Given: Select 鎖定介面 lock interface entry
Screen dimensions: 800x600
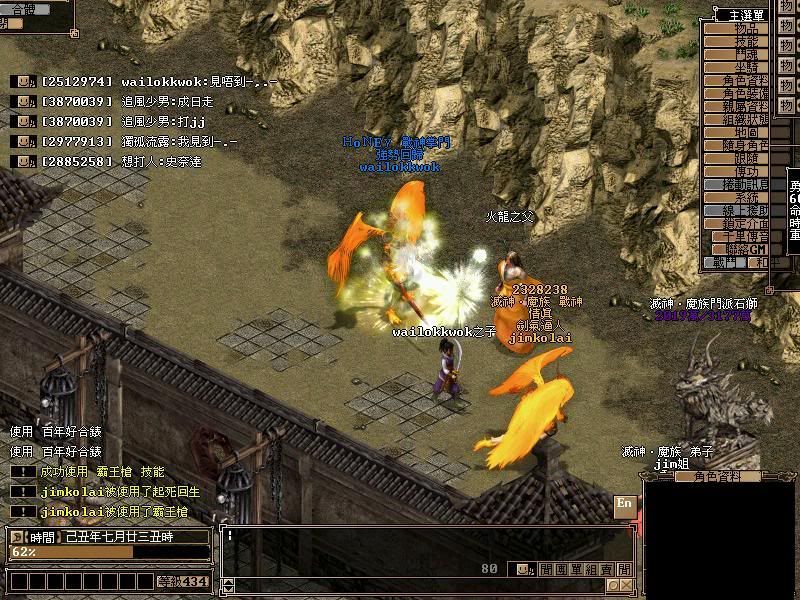Looking at the screenshot, I should (x=745, y=223).
